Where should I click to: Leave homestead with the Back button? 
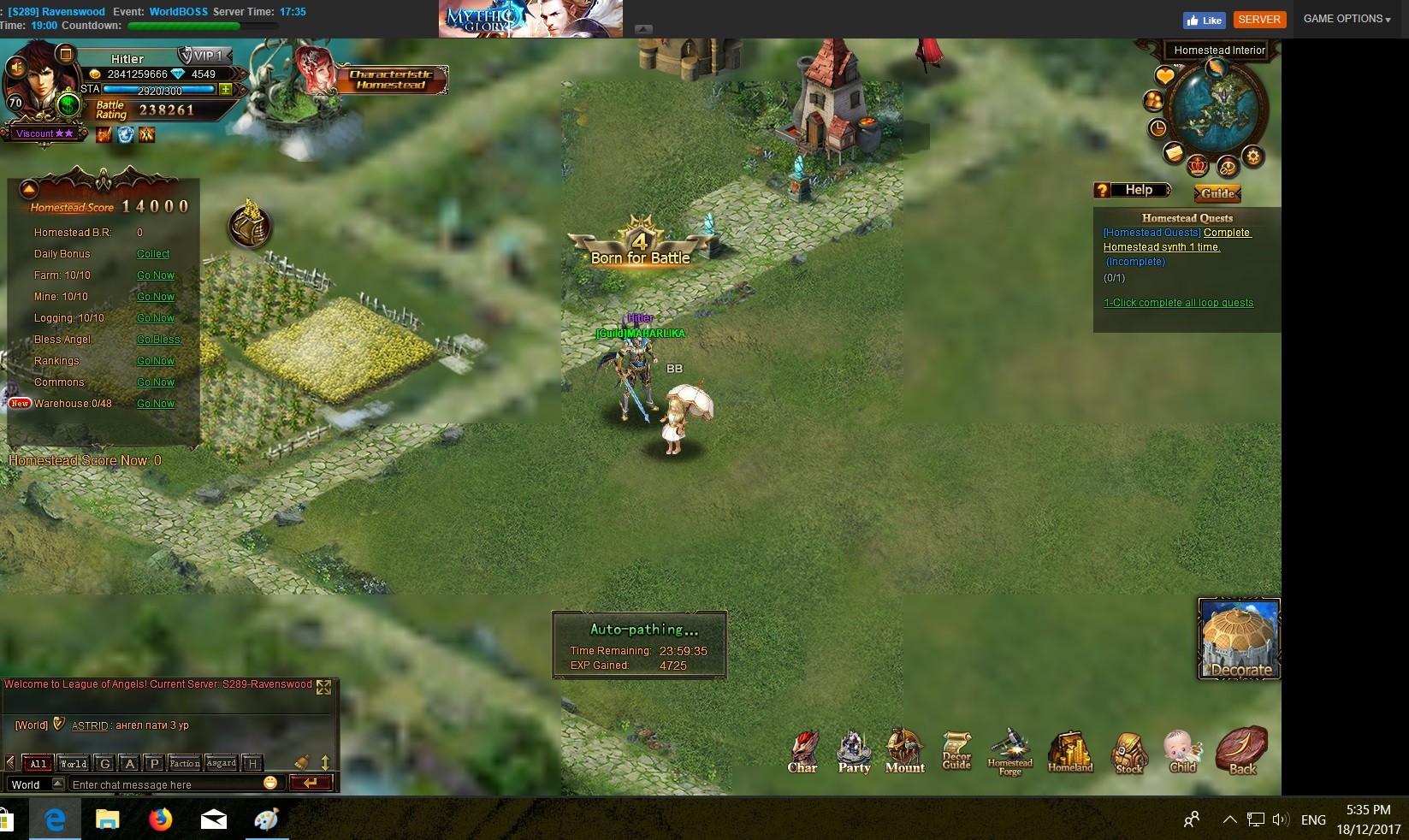(1242, 751)
